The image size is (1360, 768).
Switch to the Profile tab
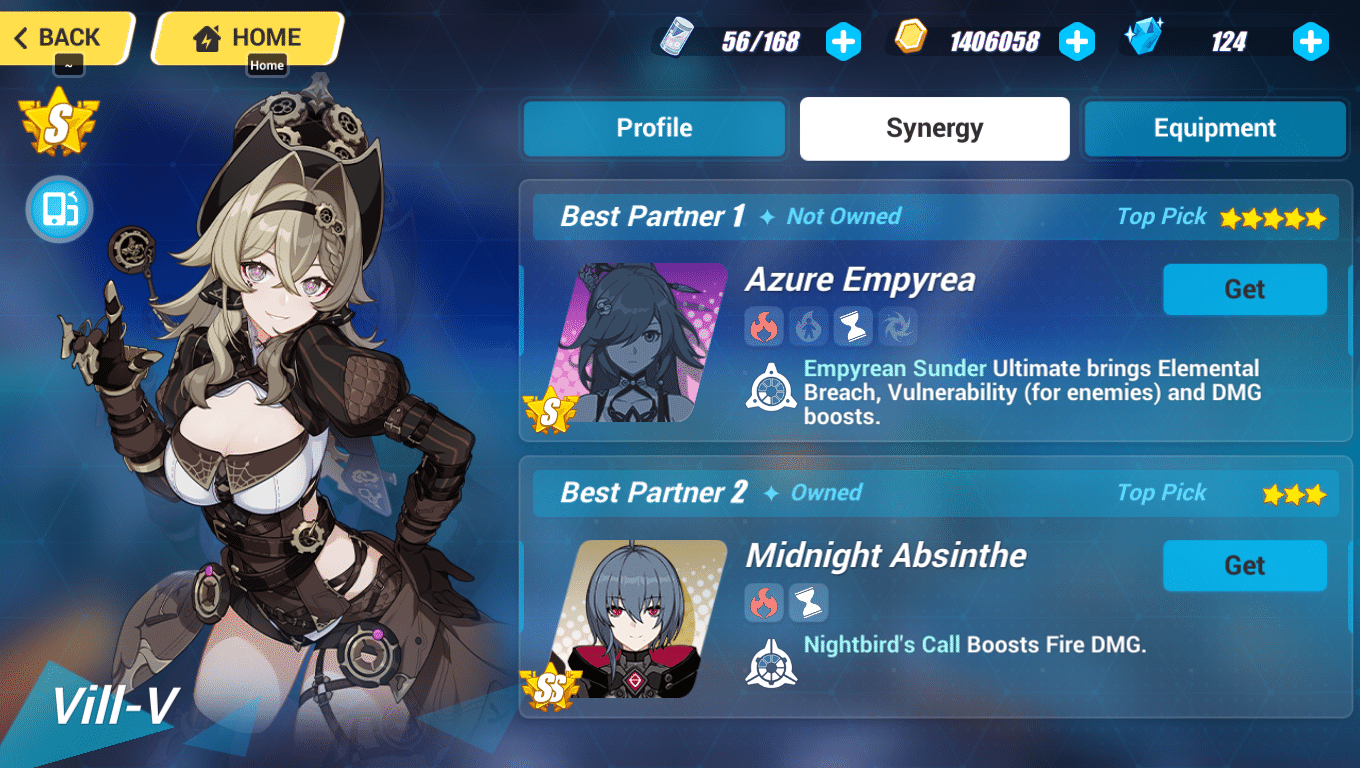click(654, 128)
